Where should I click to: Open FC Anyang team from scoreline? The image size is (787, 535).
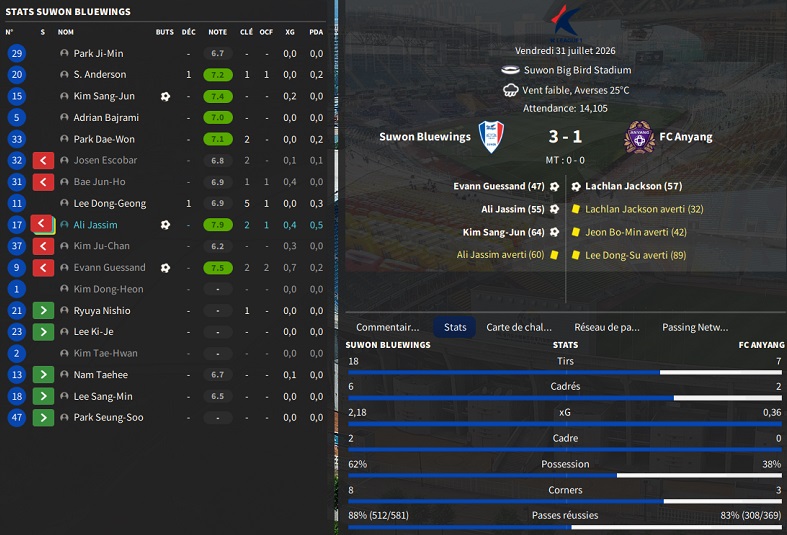(684, 137)
